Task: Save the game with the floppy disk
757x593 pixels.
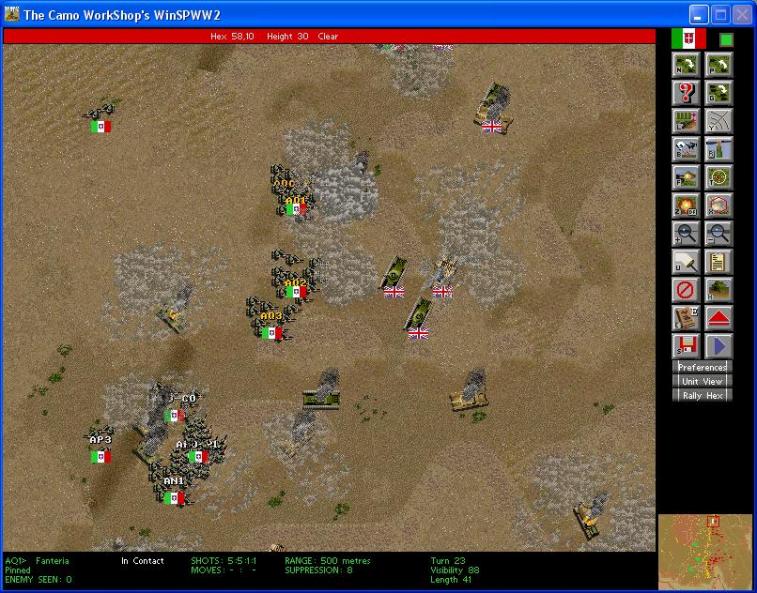Action: tap(687, 346)
